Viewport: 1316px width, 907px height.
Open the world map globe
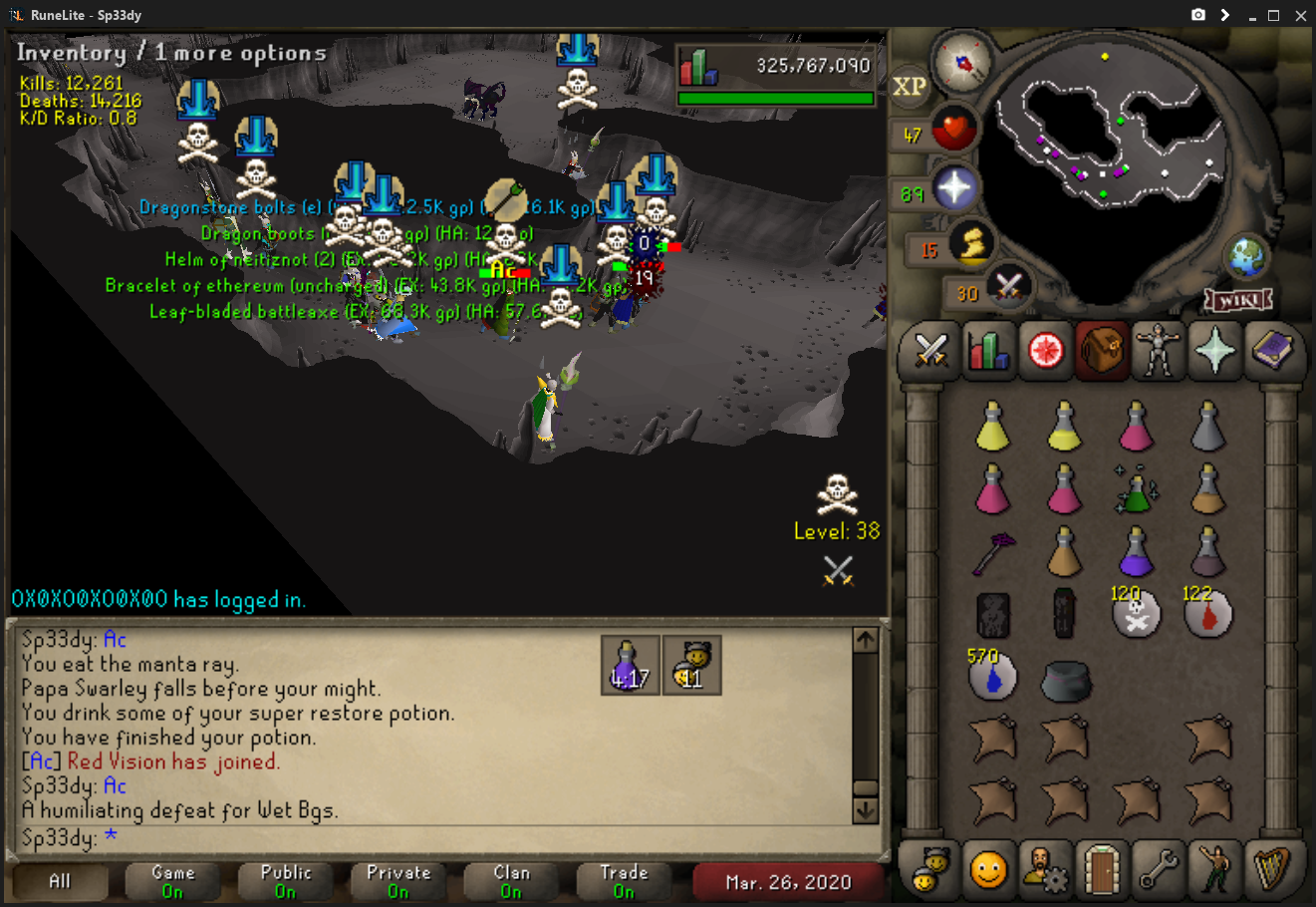coord(1245,258)
